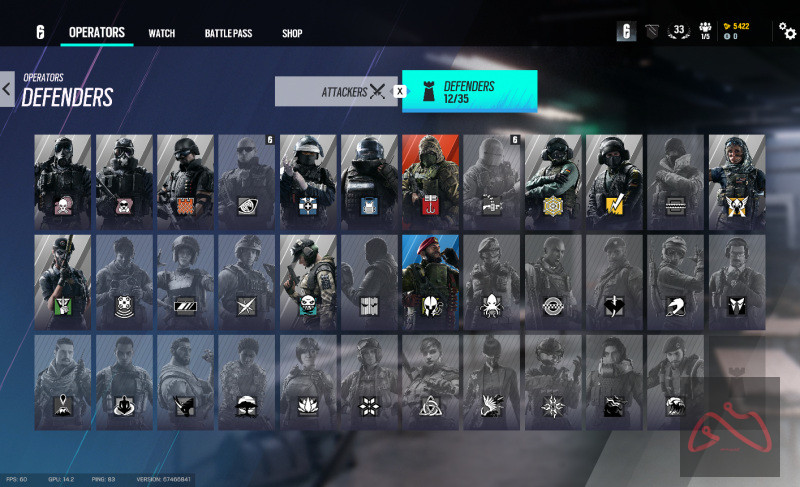Open the Watch menu
The height and width of the screenshot is (487, 800).
[162, 33]
